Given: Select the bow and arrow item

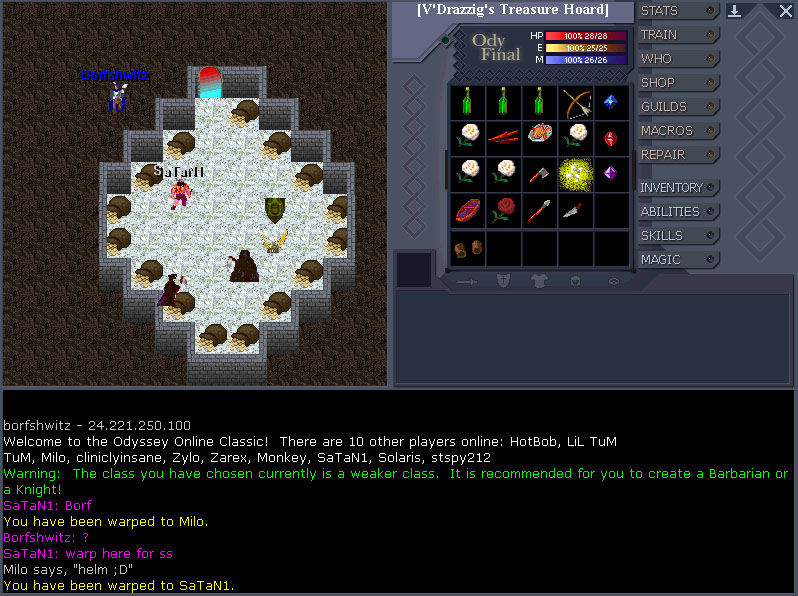Looking at the screenshot, I should pyautogui.click(x=576, y=102).
